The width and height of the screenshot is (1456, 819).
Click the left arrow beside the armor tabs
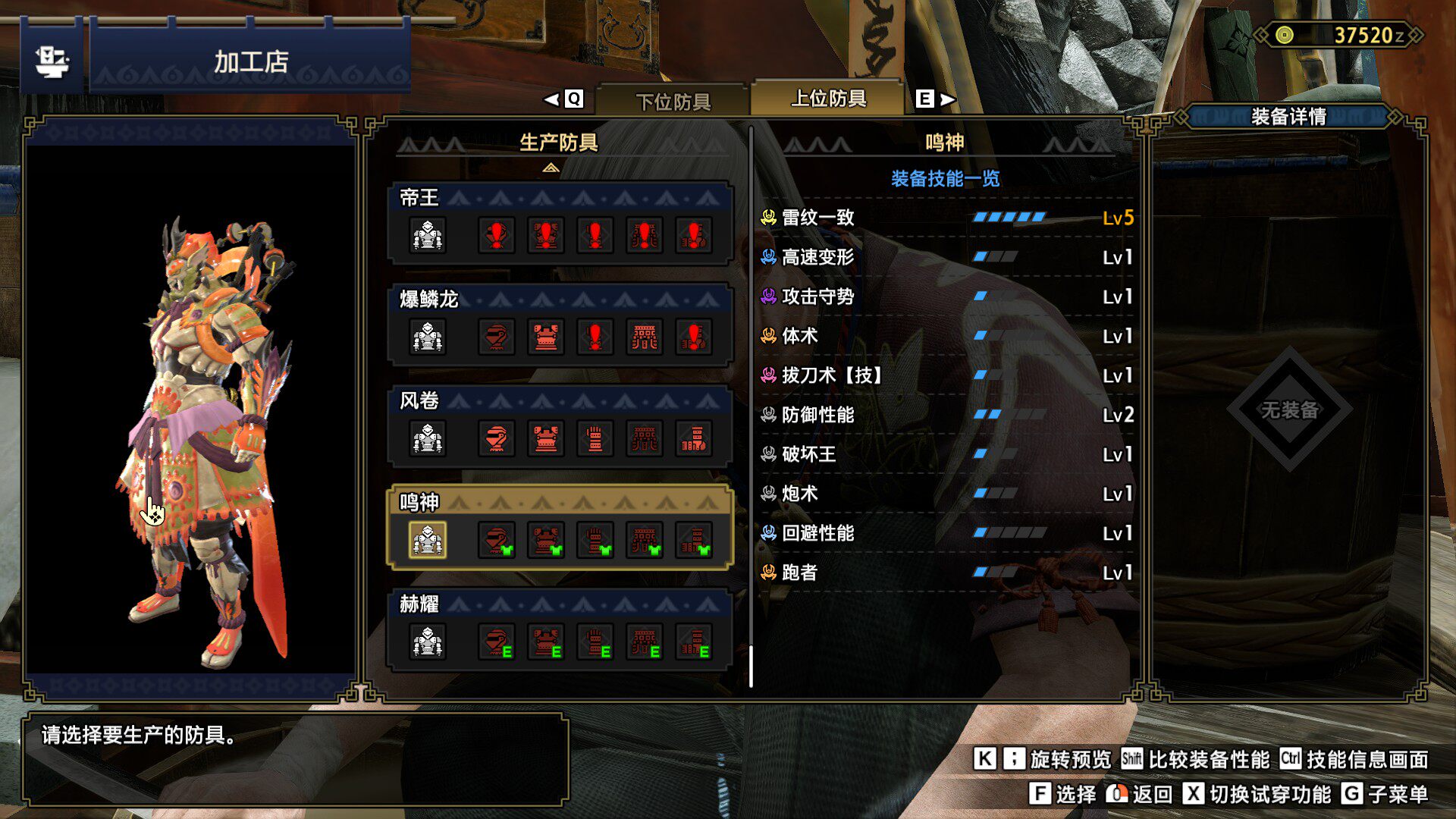(552, 99)
